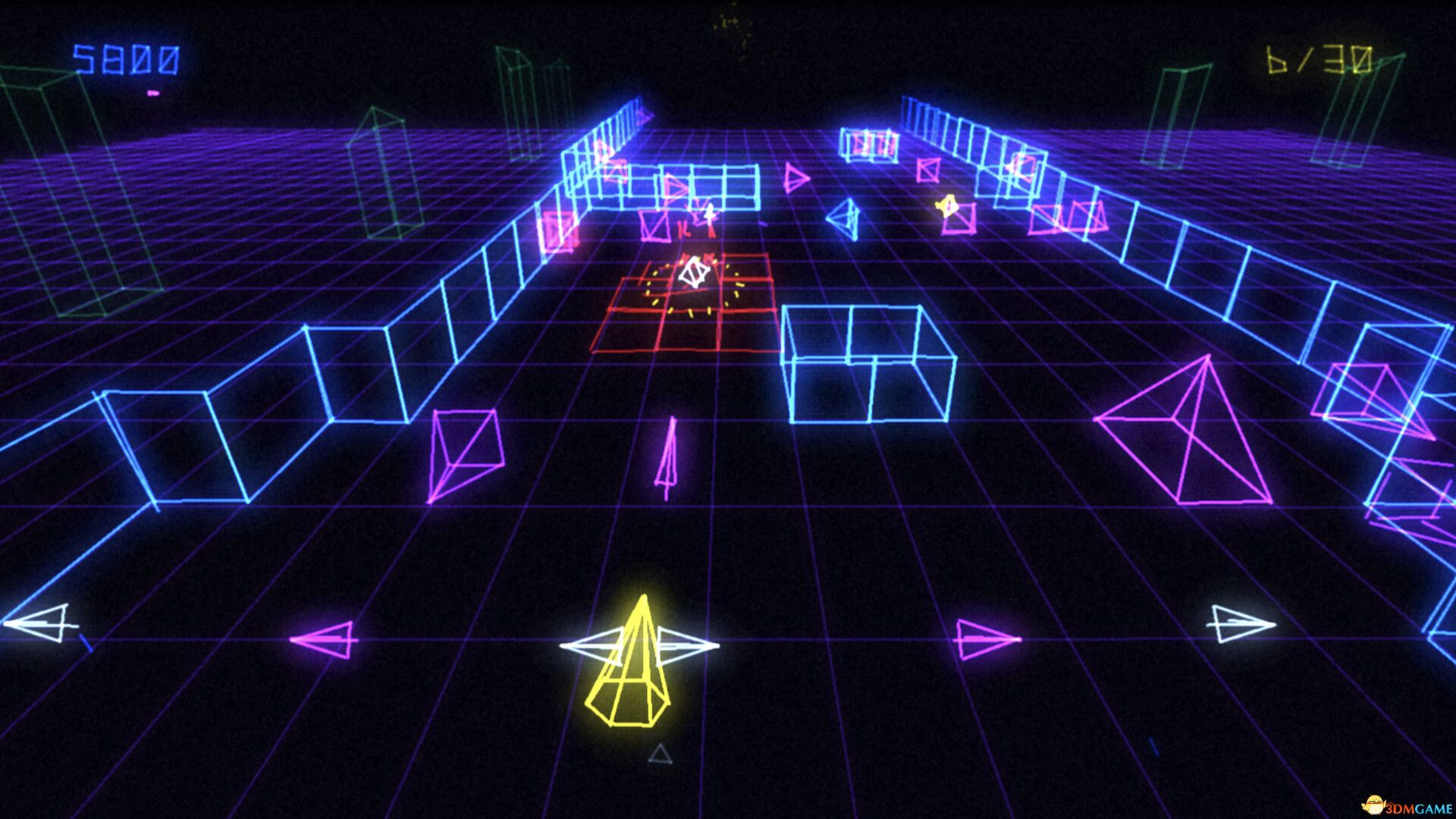Click the small yellow enemy near the right wall

(946, 206)
